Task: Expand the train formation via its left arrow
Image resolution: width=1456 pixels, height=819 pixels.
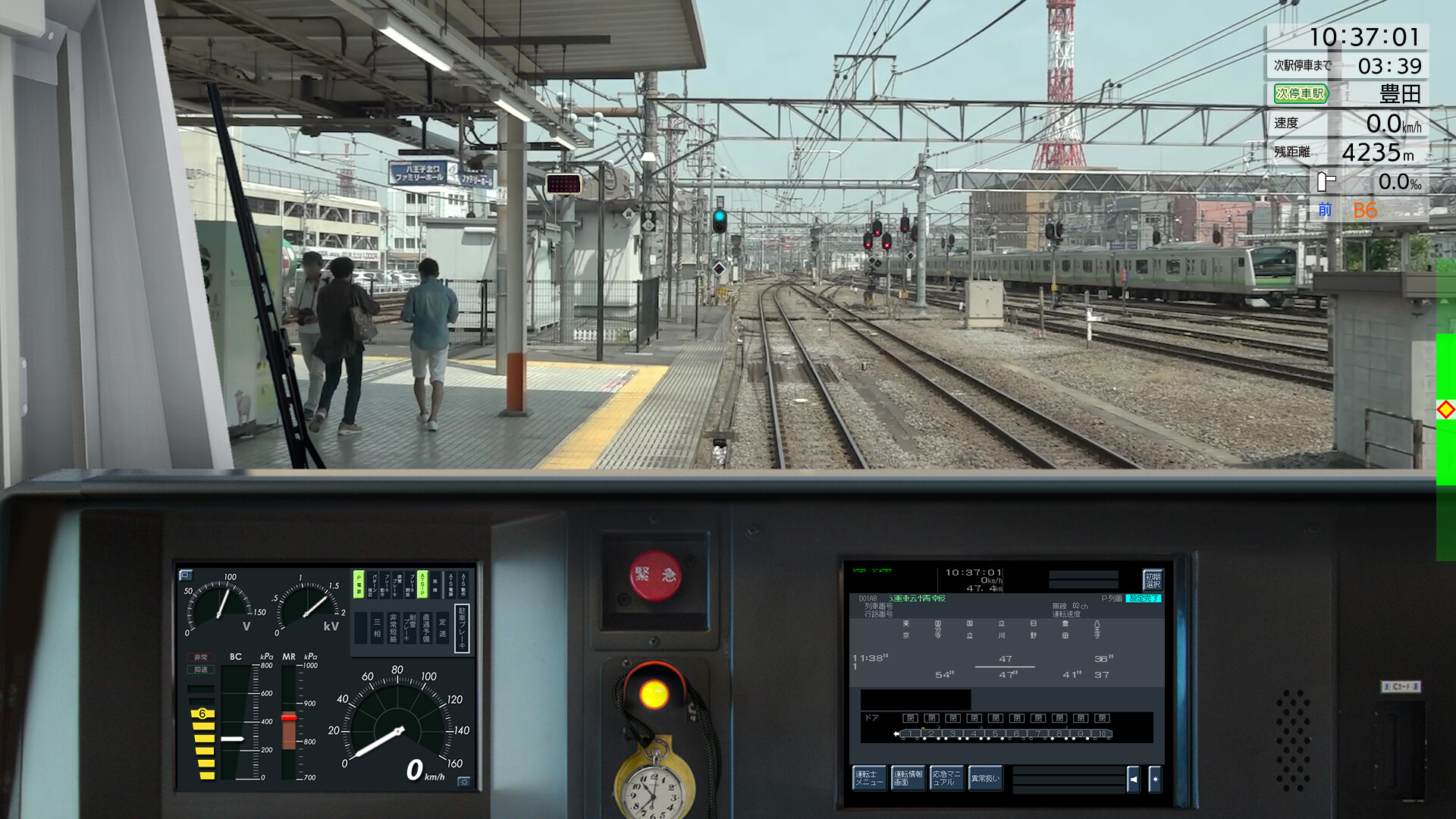Action: click(897, 733)
